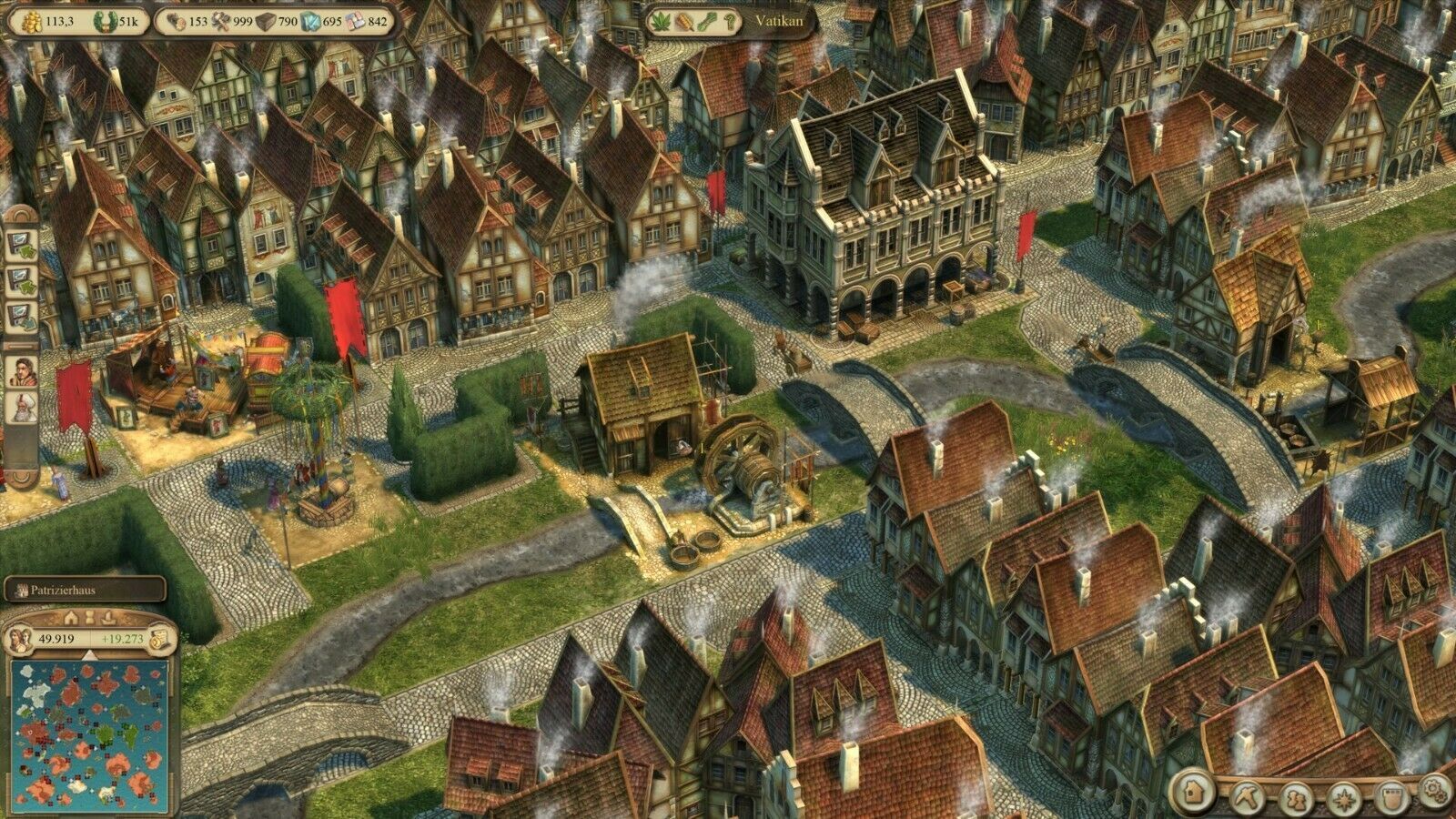Viewport: 1456px width, 819px height.
Task: Select the pickaxe demolish tool
Action: coord(1245,795)
